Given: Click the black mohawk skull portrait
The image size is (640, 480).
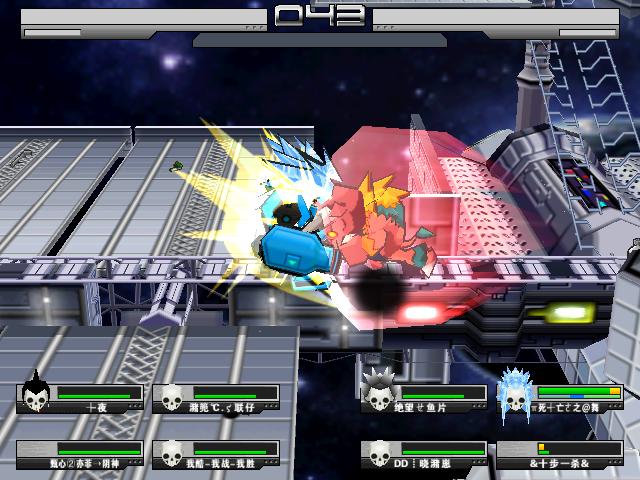Looking at the screenshot, I should pos(36,394).
